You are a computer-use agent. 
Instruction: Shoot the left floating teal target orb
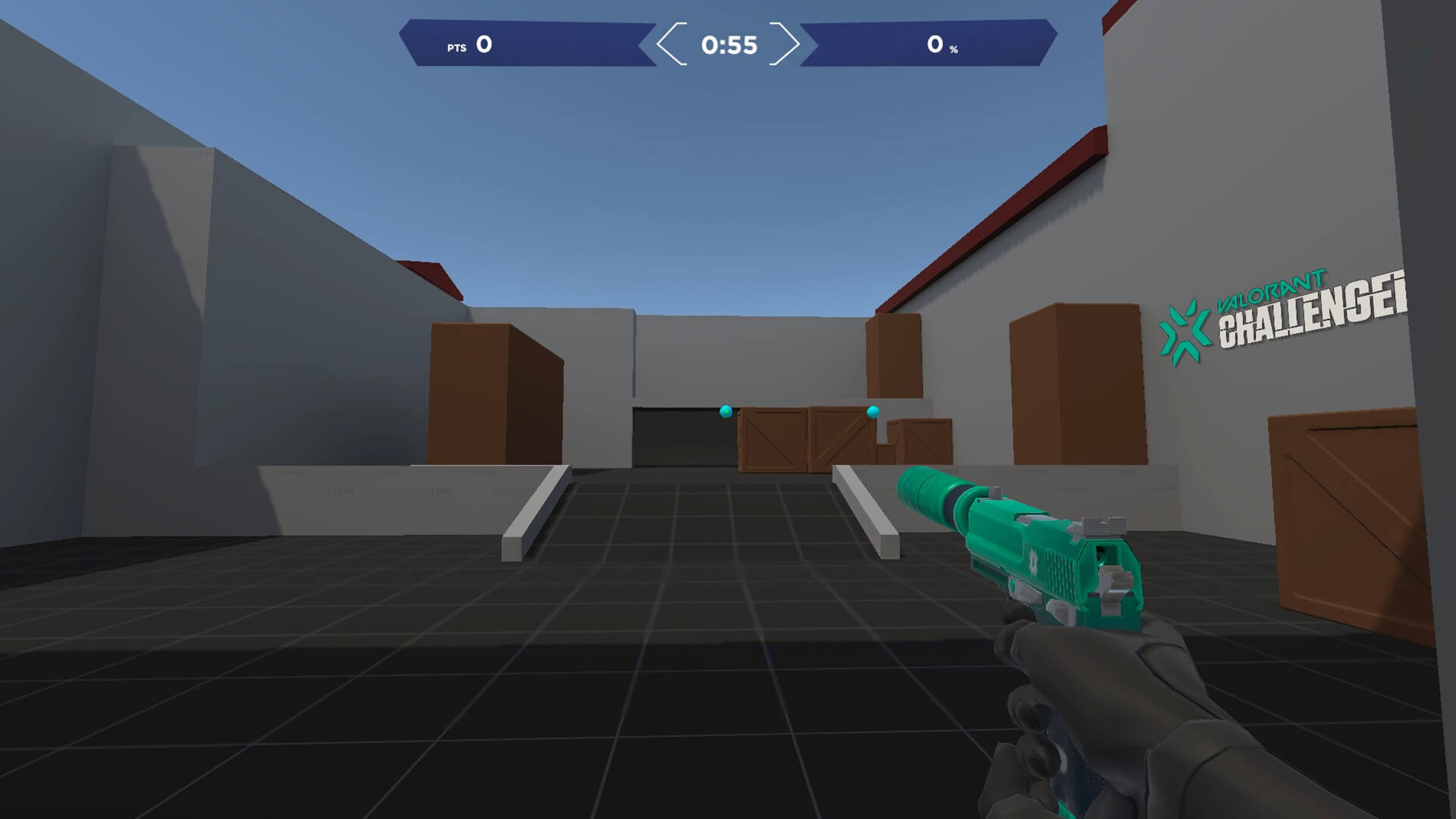click(725, 409)
